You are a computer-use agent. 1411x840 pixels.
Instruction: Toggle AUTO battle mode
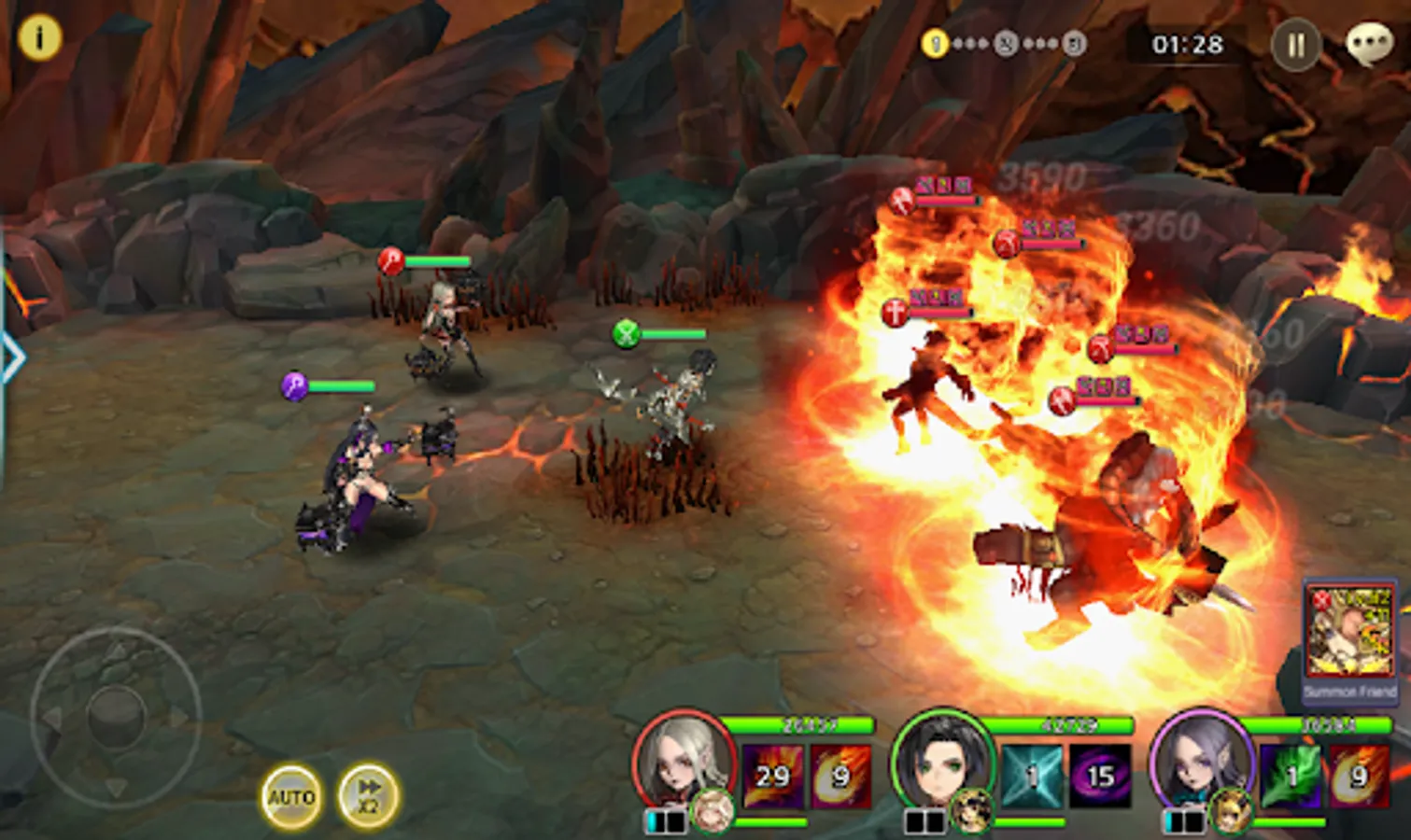point(291,796)
